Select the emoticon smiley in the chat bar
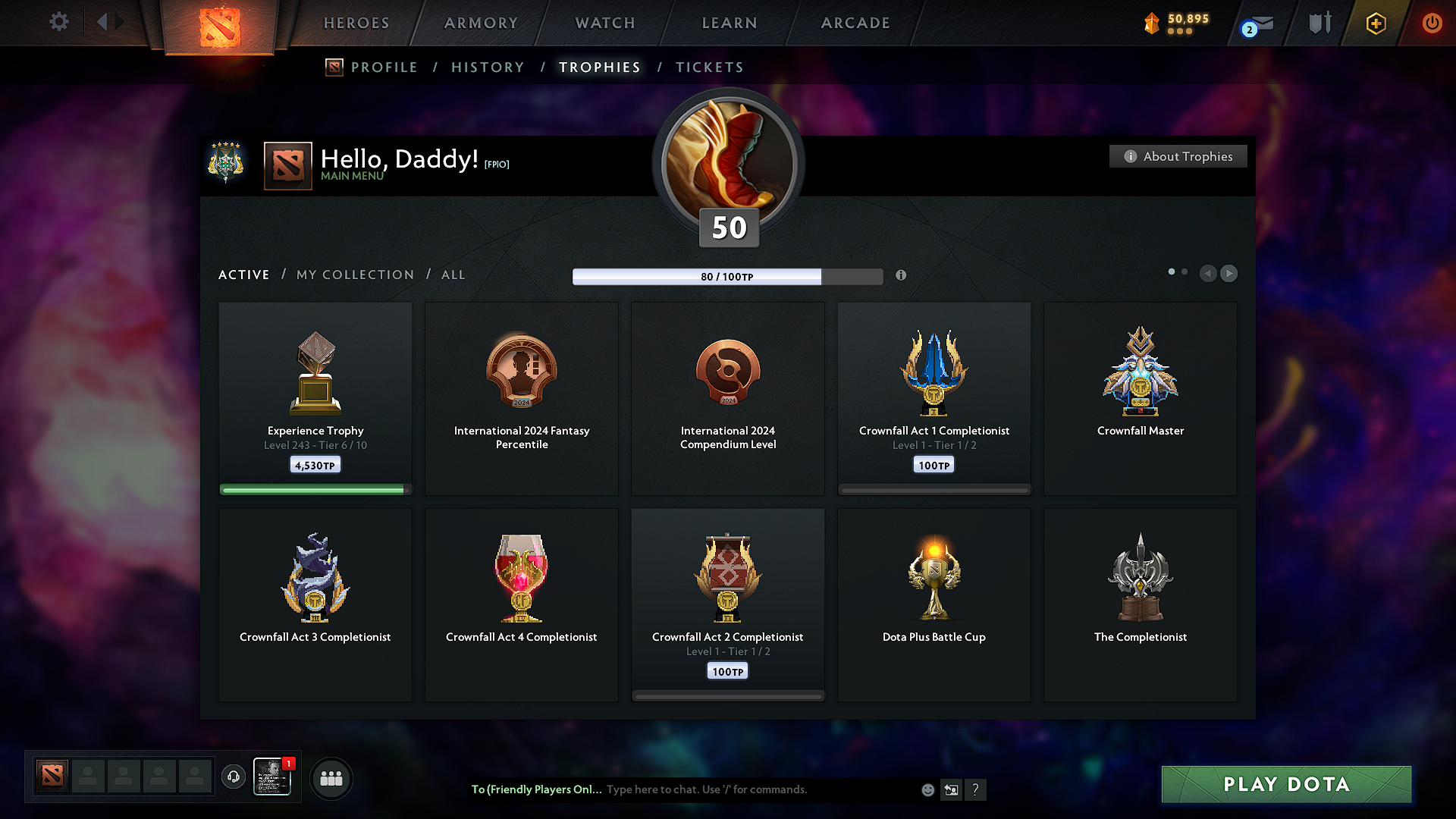The width and height of the screenshot is (1456, 819). 927,789
